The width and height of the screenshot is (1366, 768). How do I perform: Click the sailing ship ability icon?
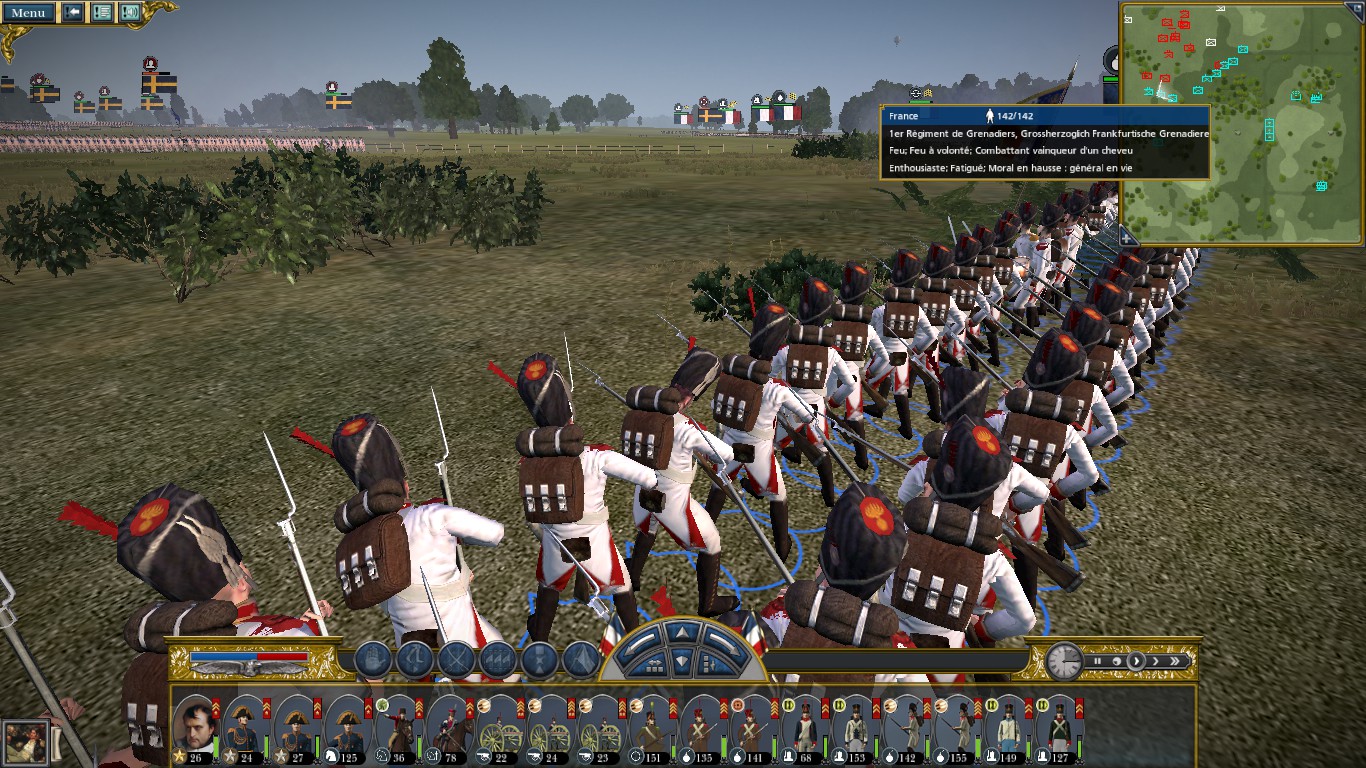(372, 660)
